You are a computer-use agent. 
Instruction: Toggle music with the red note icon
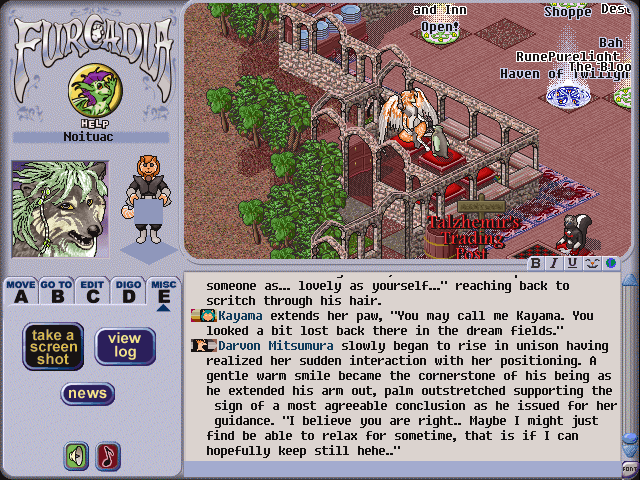(x=107, y=456)
